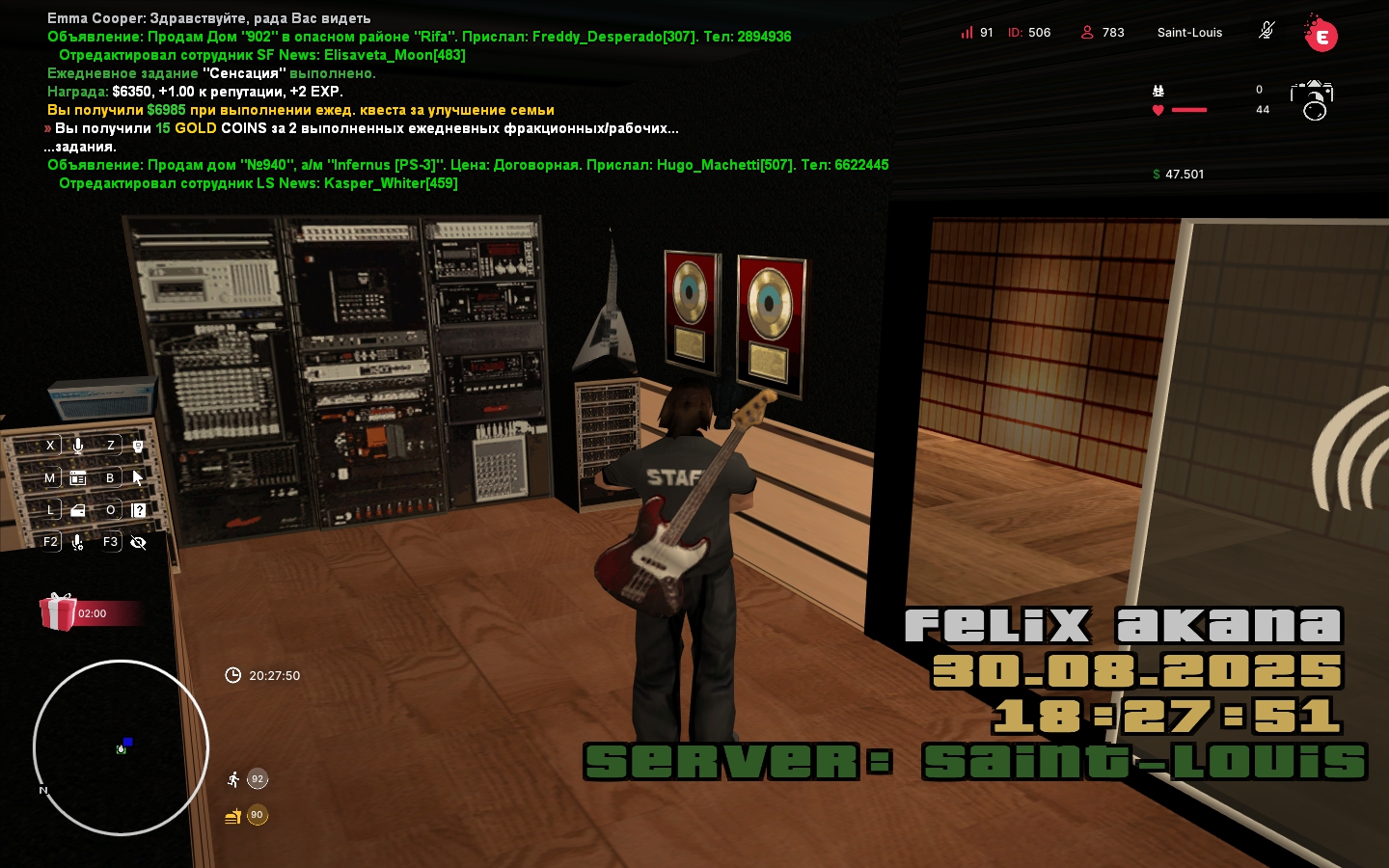Toggle the crossed-out microphone icon
Screen dimensions: 1389x868
pyautogui.click(x=1266, y=31)
